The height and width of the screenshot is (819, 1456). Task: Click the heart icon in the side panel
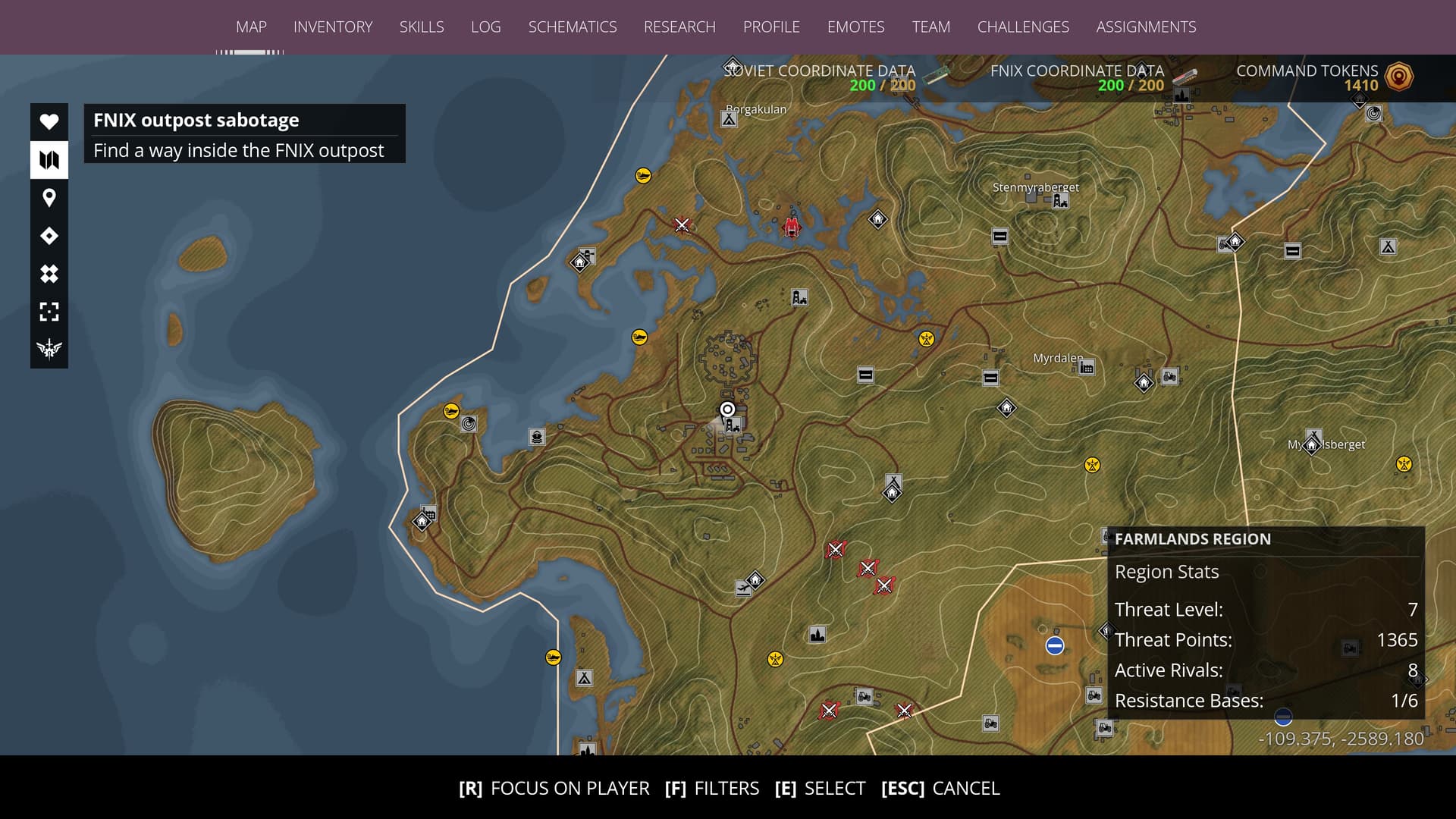point(49,122)
